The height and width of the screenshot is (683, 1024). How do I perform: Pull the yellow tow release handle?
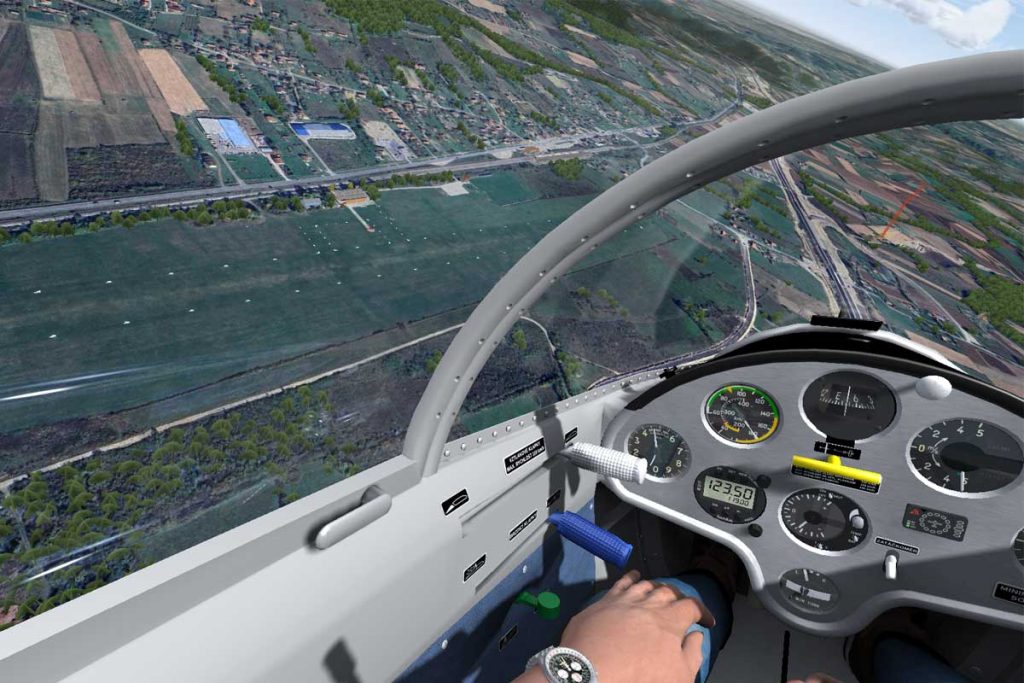pos(836,468)
